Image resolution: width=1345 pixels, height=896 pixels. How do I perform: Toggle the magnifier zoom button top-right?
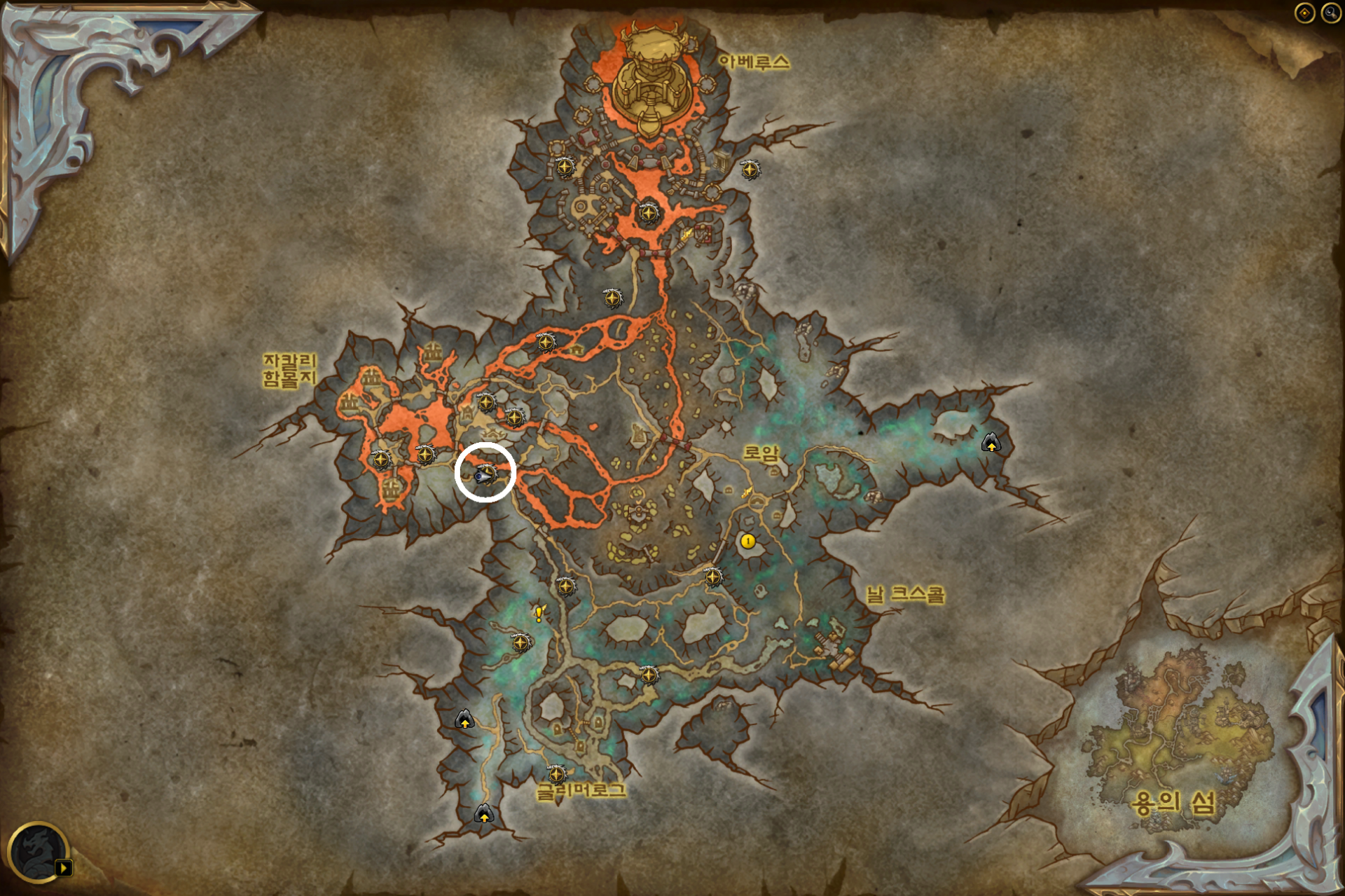(x=1330, y=11)
